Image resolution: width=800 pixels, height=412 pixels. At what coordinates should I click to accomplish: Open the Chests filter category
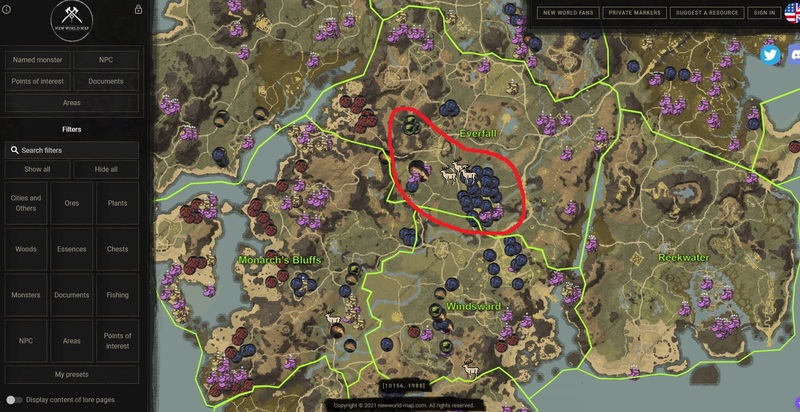click(117, 249)
